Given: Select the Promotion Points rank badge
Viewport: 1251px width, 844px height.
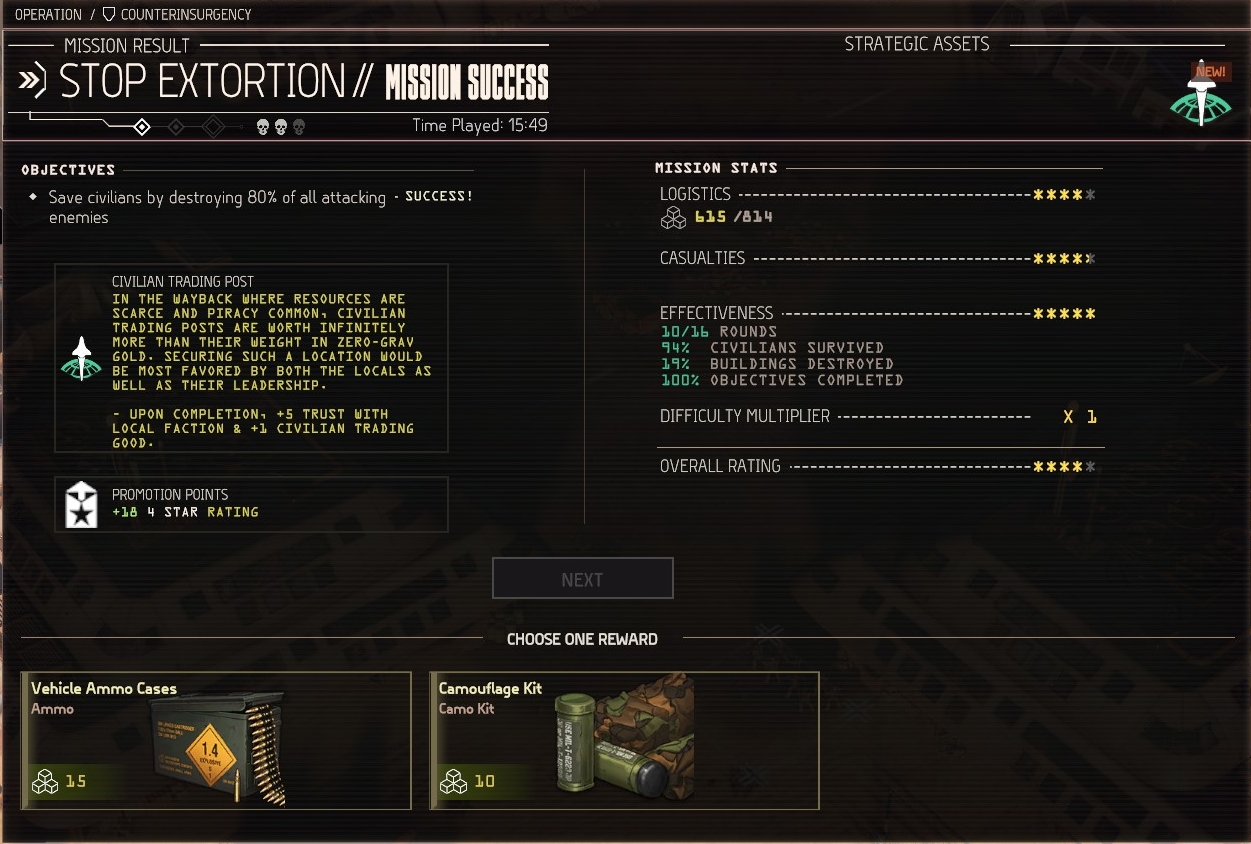Looking at the screenshot, I should pos(81,504).
